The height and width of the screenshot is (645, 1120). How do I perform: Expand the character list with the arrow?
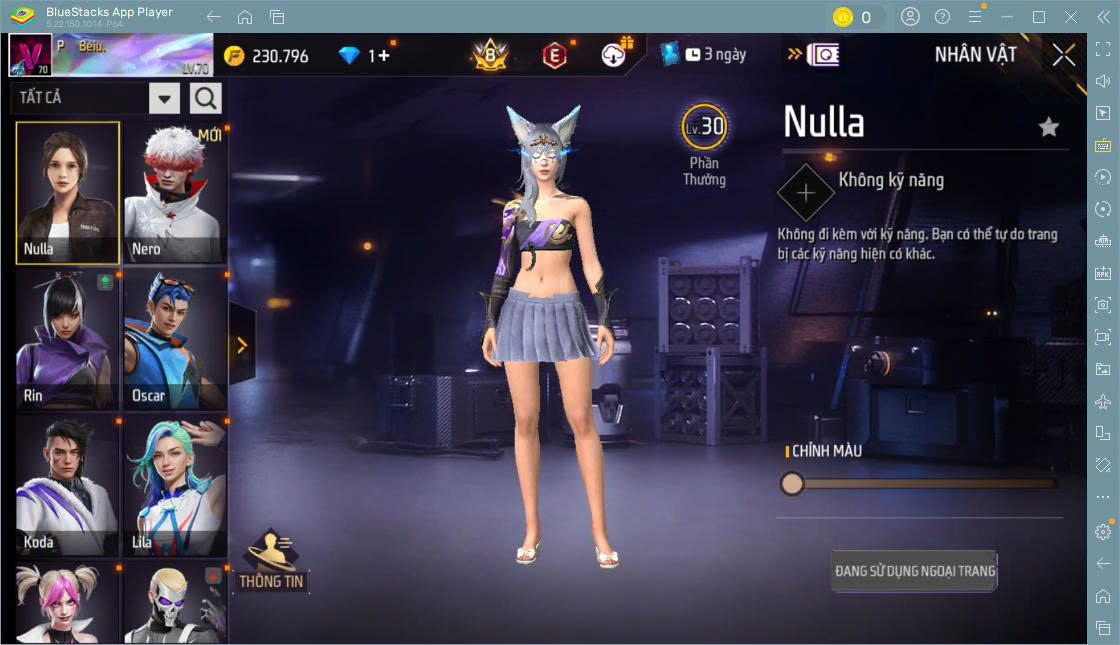242,345
